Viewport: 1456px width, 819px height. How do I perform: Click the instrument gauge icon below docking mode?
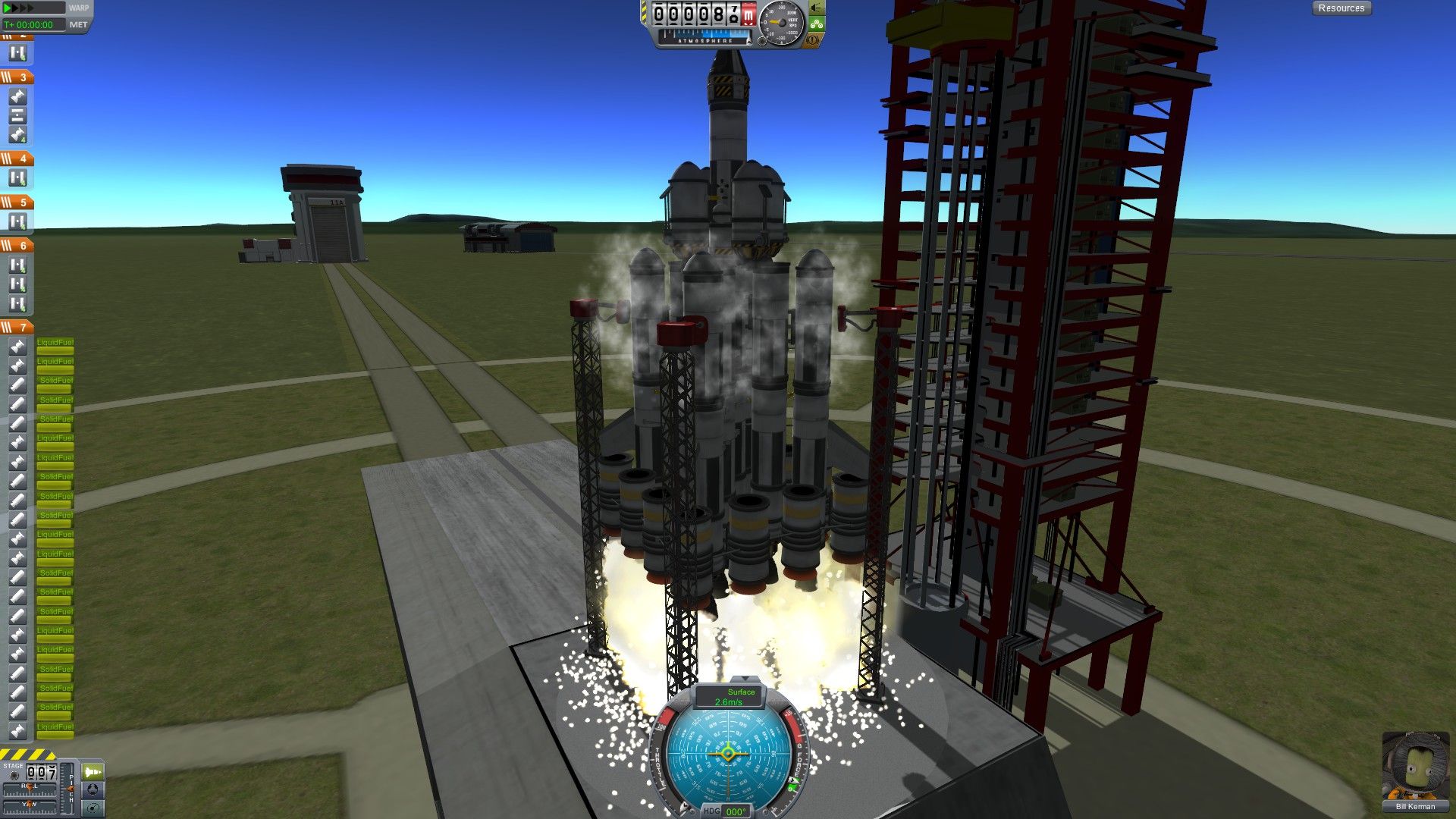pos(93,809)
